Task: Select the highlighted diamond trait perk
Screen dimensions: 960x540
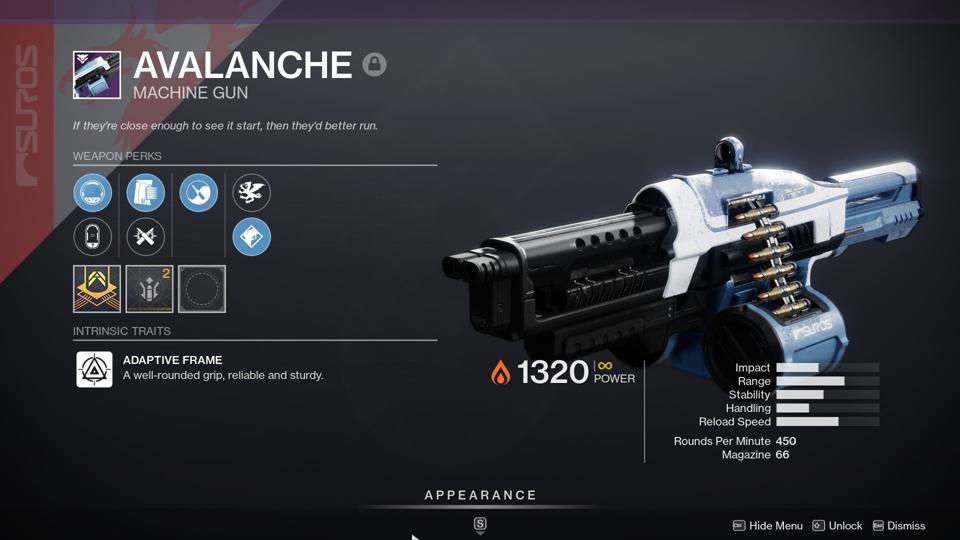Action: [x=252, y=237]
